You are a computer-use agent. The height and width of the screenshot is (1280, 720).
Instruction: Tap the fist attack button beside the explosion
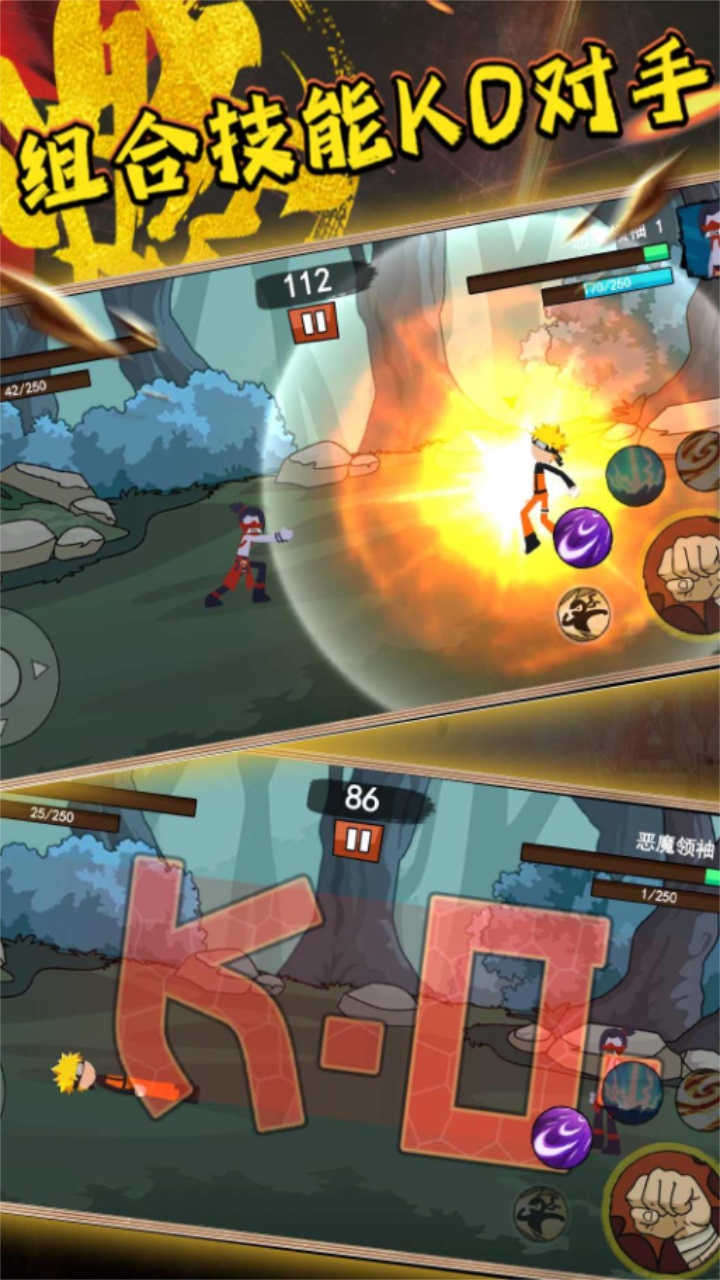[x=688, y=577]
